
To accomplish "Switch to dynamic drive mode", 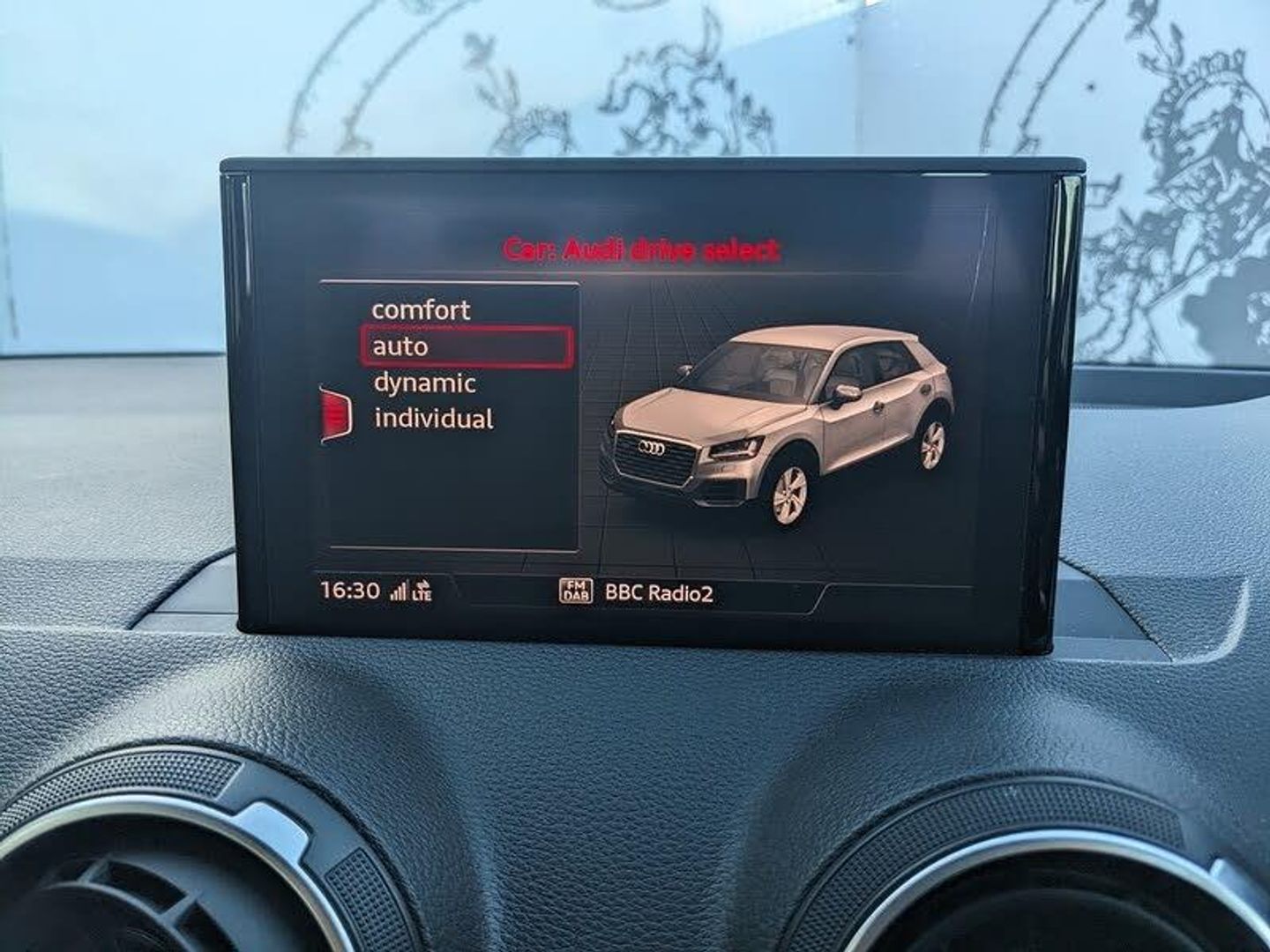I will [x=424, y=383].
